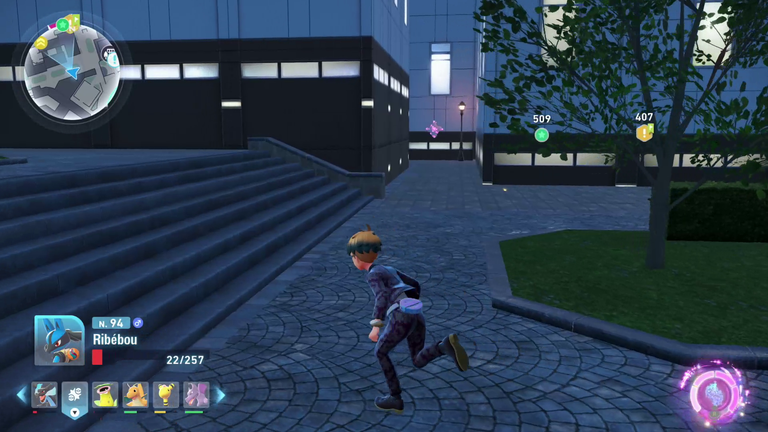Pick the purple Pokémon in the last party slot

[x=195, y=394]
